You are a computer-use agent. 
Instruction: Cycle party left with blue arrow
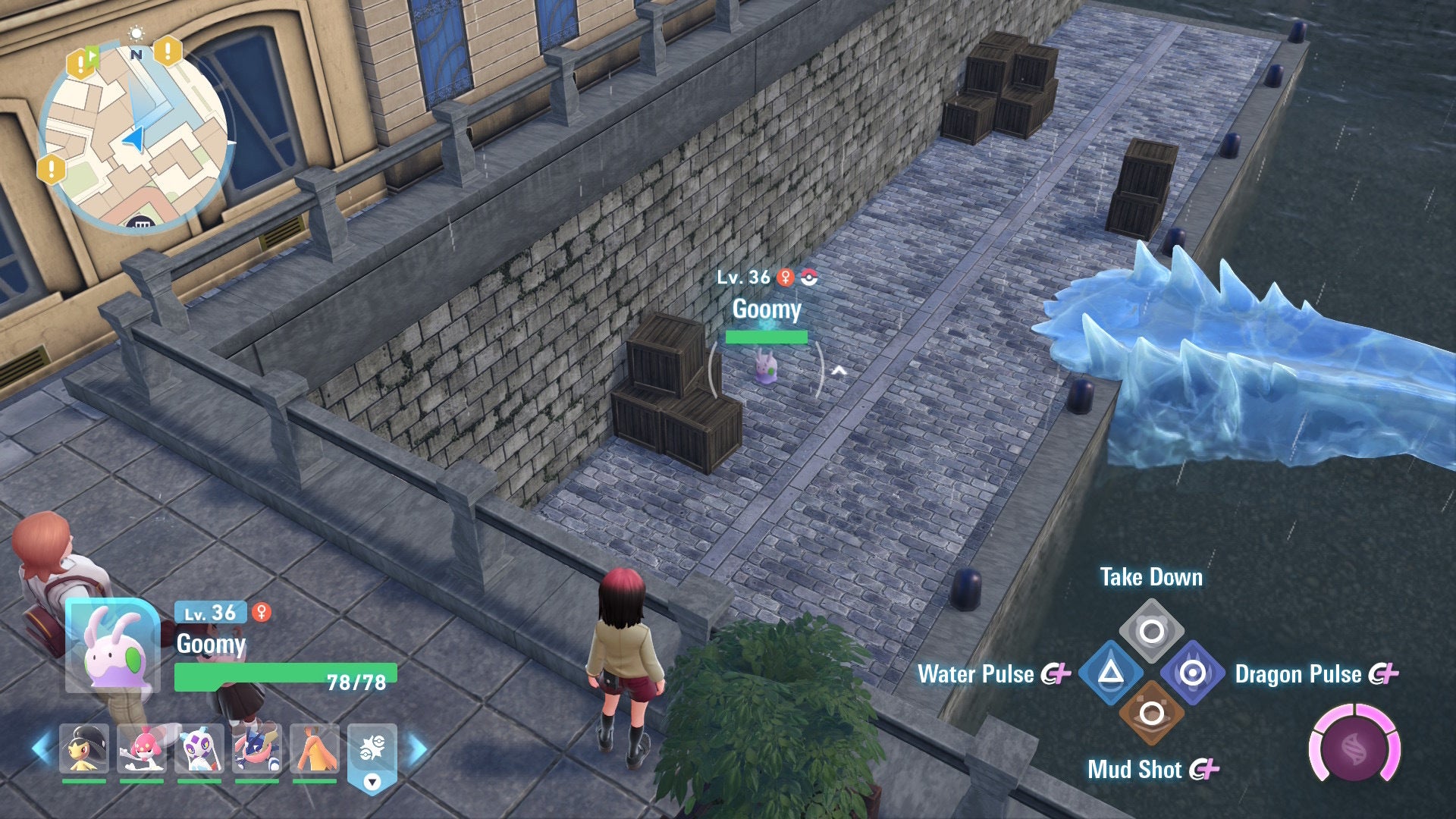pos(41,748)
